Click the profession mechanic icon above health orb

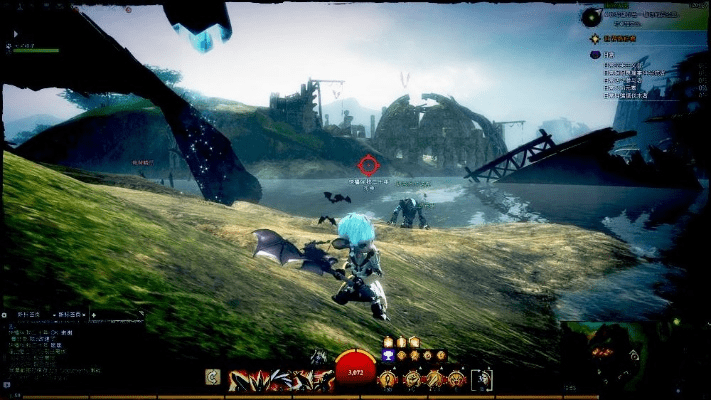pos(318,356)
